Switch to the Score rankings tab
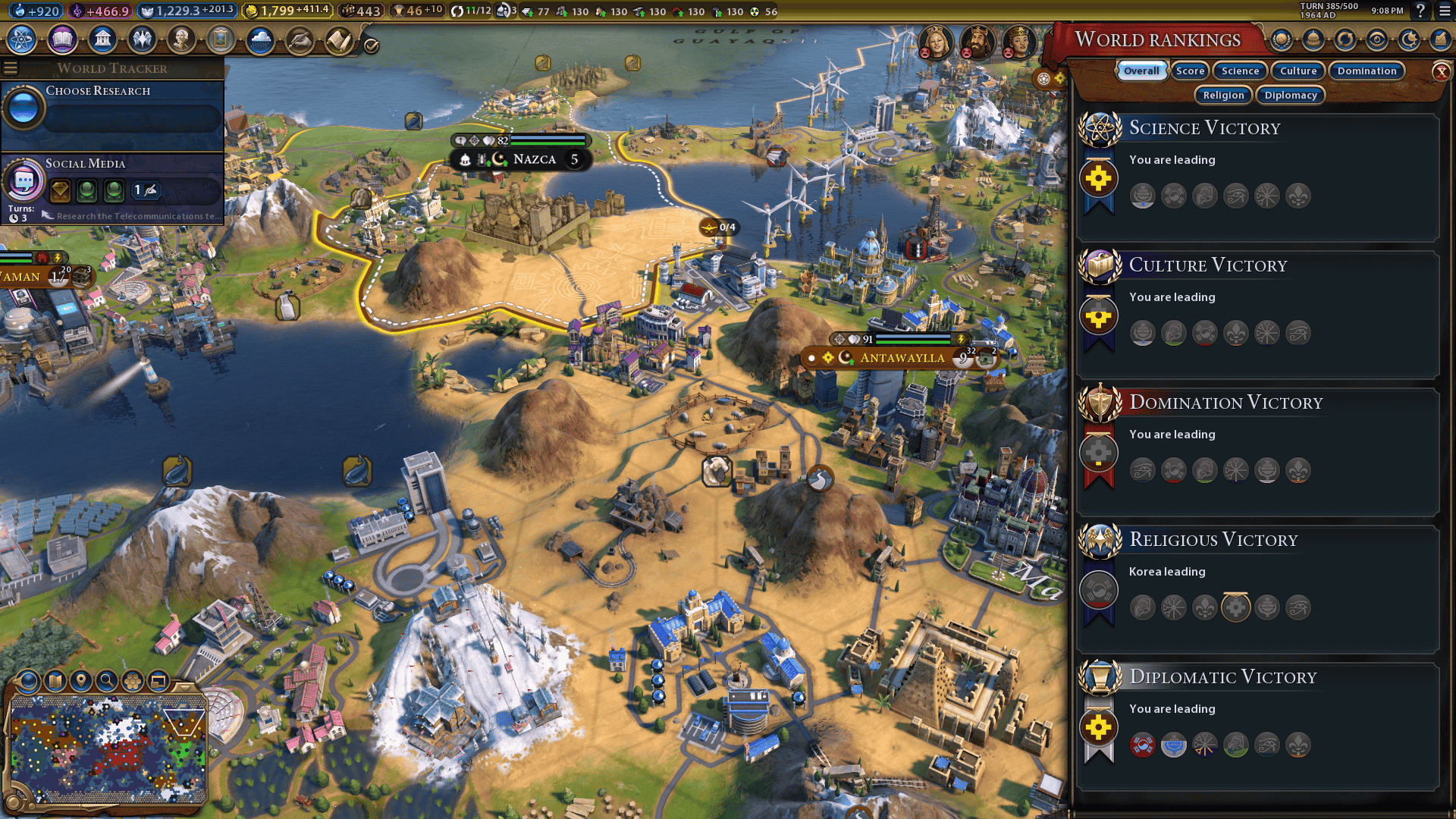 [x=1190, y=71]
